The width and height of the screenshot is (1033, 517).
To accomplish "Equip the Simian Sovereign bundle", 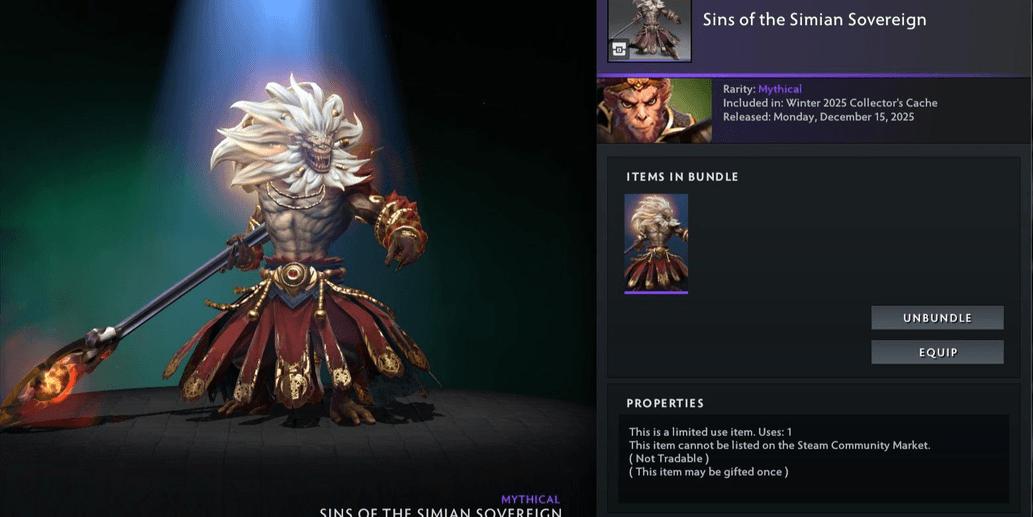I will pyautogui.click(x=937, y=352).
